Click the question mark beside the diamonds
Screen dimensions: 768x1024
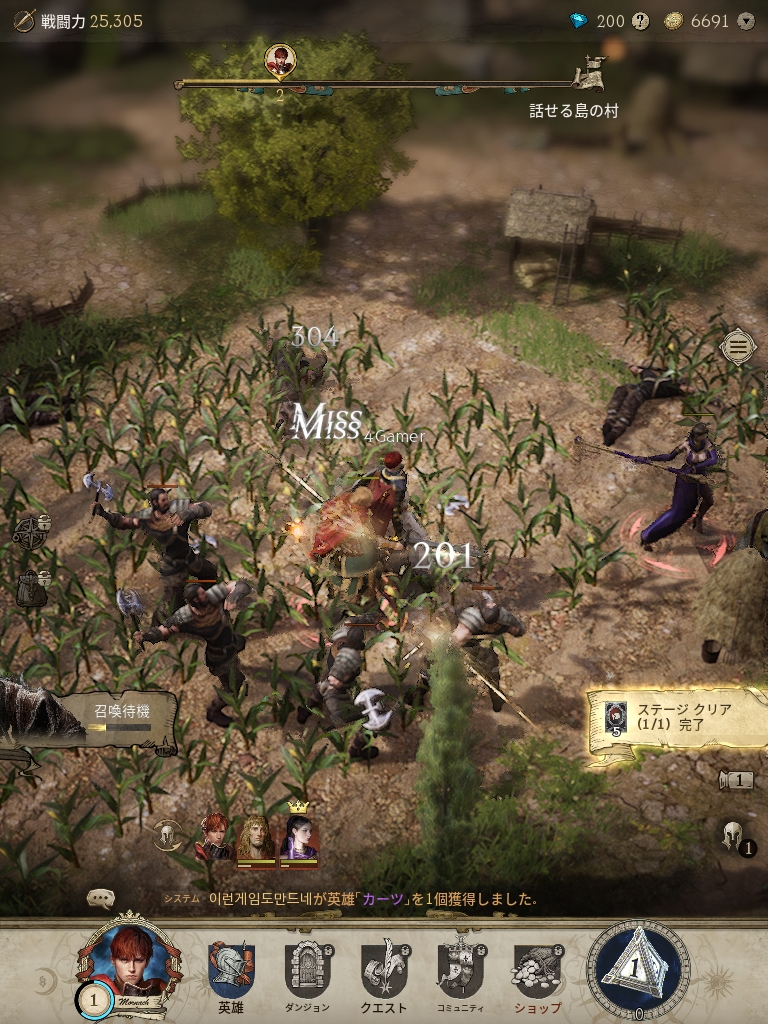[x=641, y=21]
